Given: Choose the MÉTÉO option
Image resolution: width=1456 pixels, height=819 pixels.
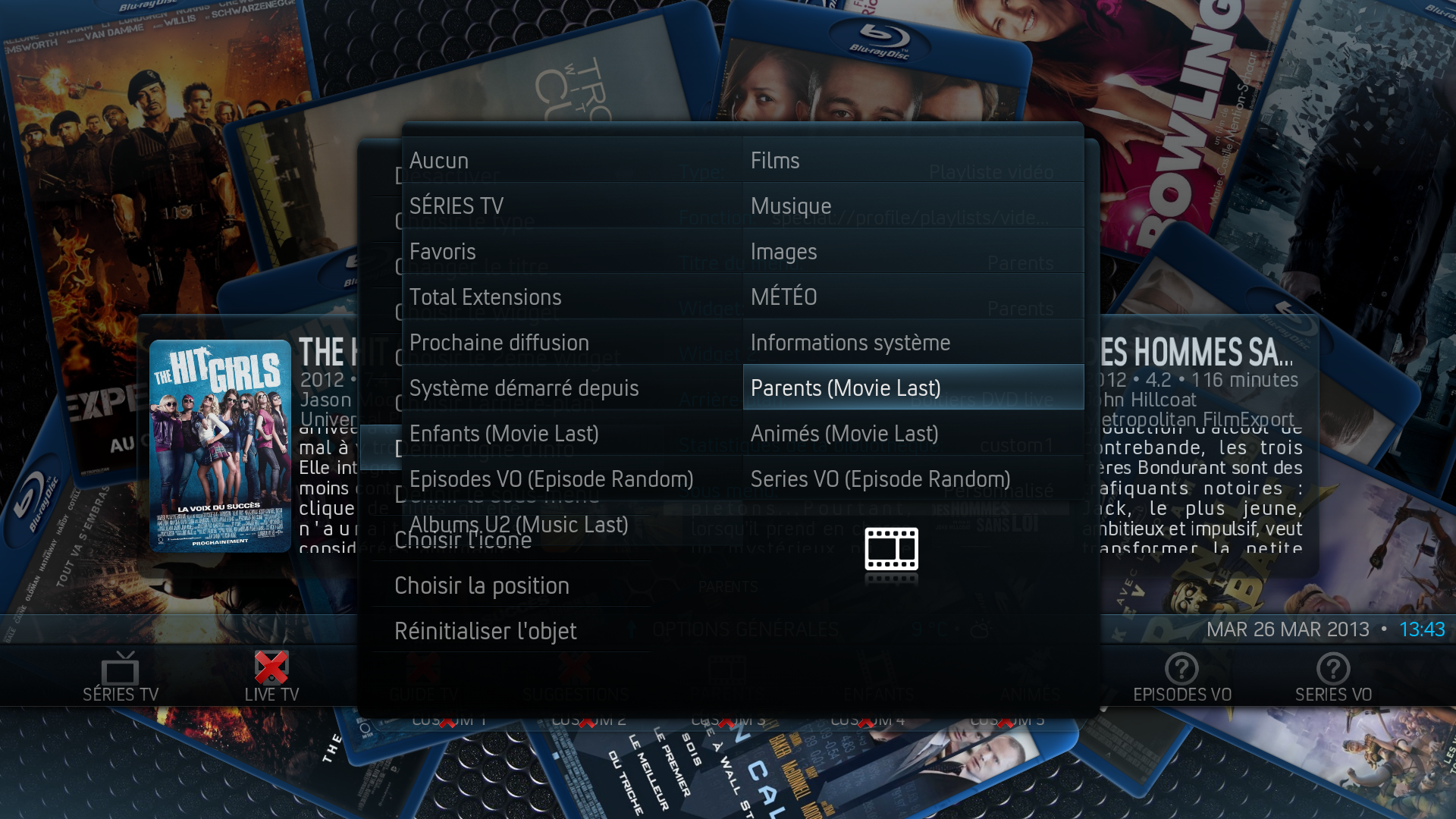Looking at the screenshot, I should 913,297.
